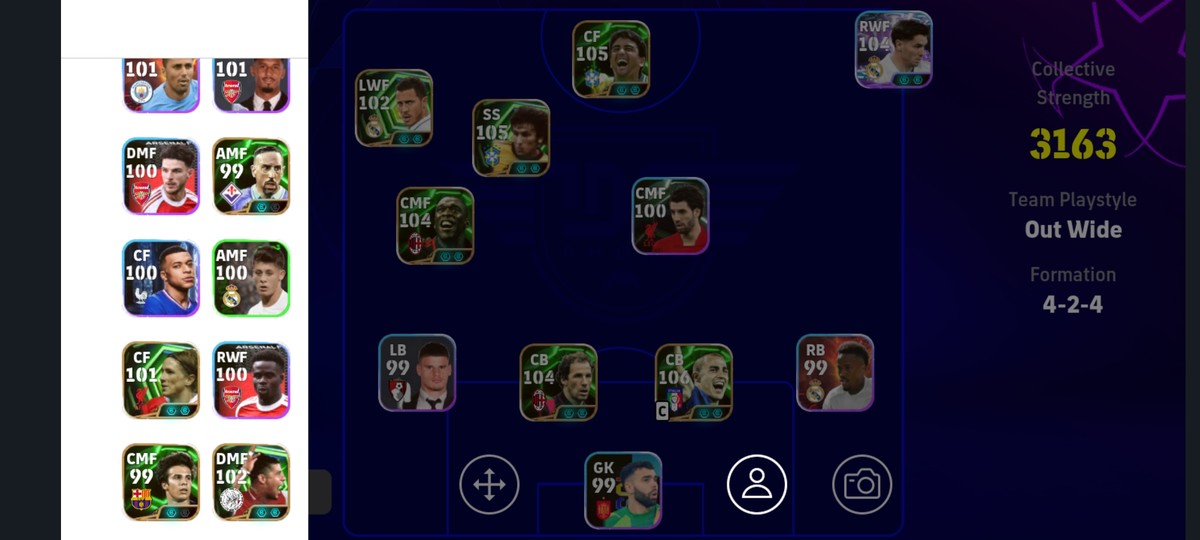Choose the LB 99 defender card
1200x540 pixels.
click(417, 373)
